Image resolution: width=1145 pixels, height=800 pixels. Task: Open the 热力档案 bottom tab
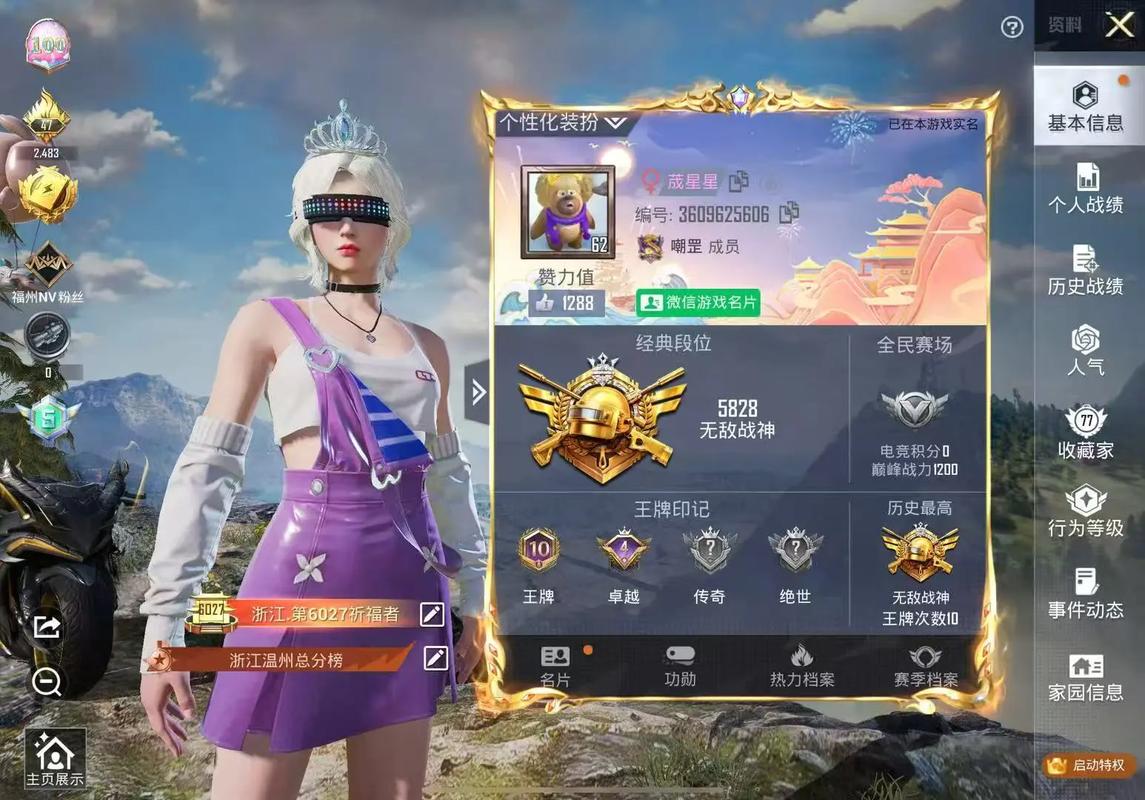point(801,666)
